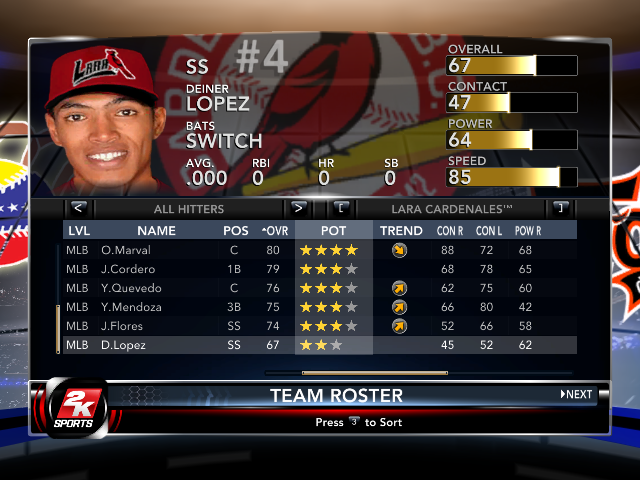Image resolution: width=640 pixels, height=480 pixels.
Task: Sort roster by POS column
Action: coord(236,231)
